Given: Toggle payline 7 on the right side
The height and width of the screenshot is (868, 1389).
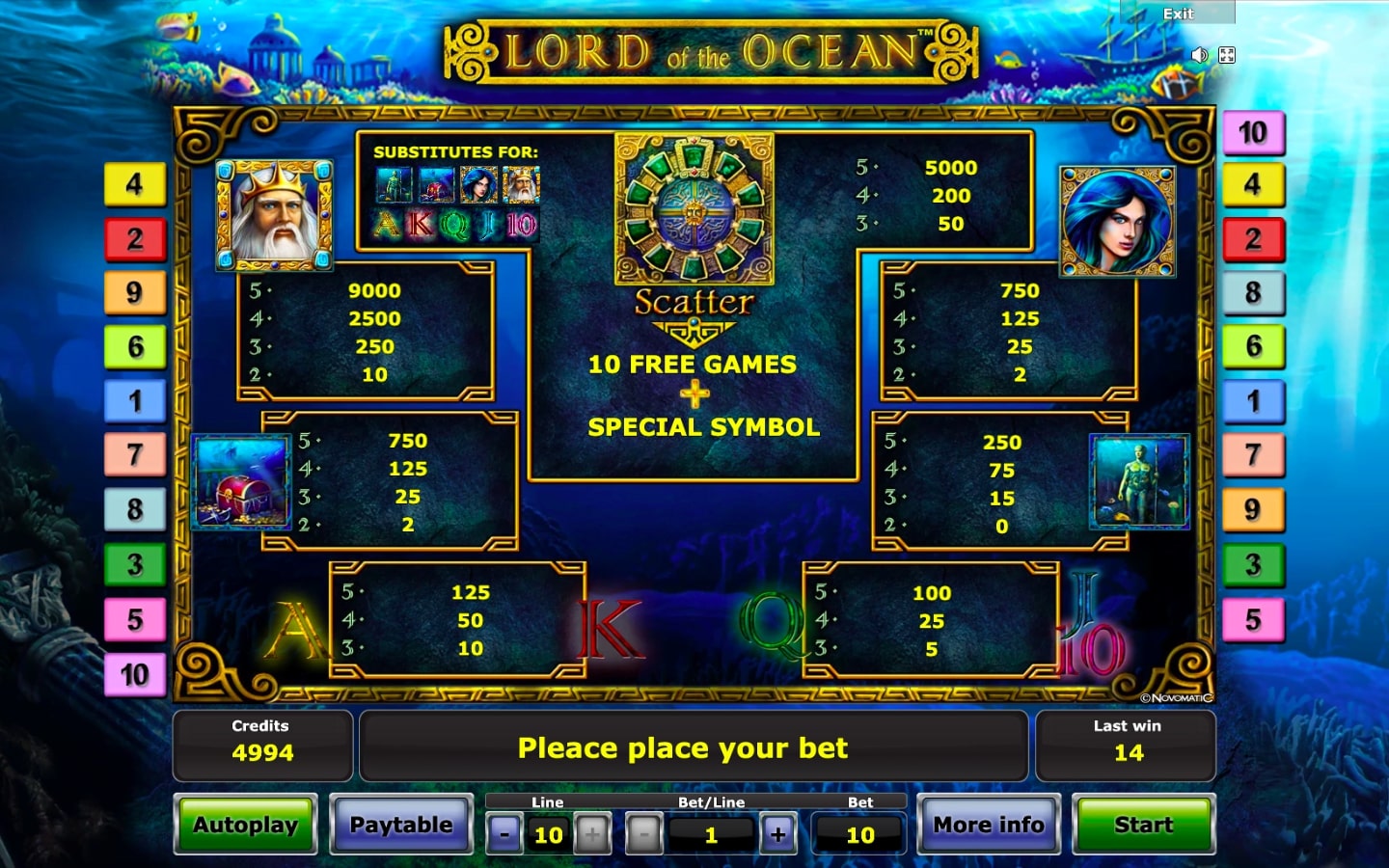Looking at the screenshot, I should [1253, 453].
